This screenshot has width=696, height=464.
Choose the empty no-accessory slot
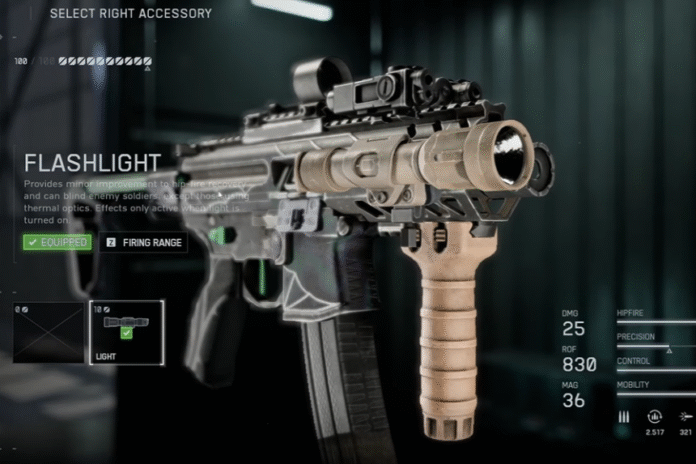(x=48, y=333)
